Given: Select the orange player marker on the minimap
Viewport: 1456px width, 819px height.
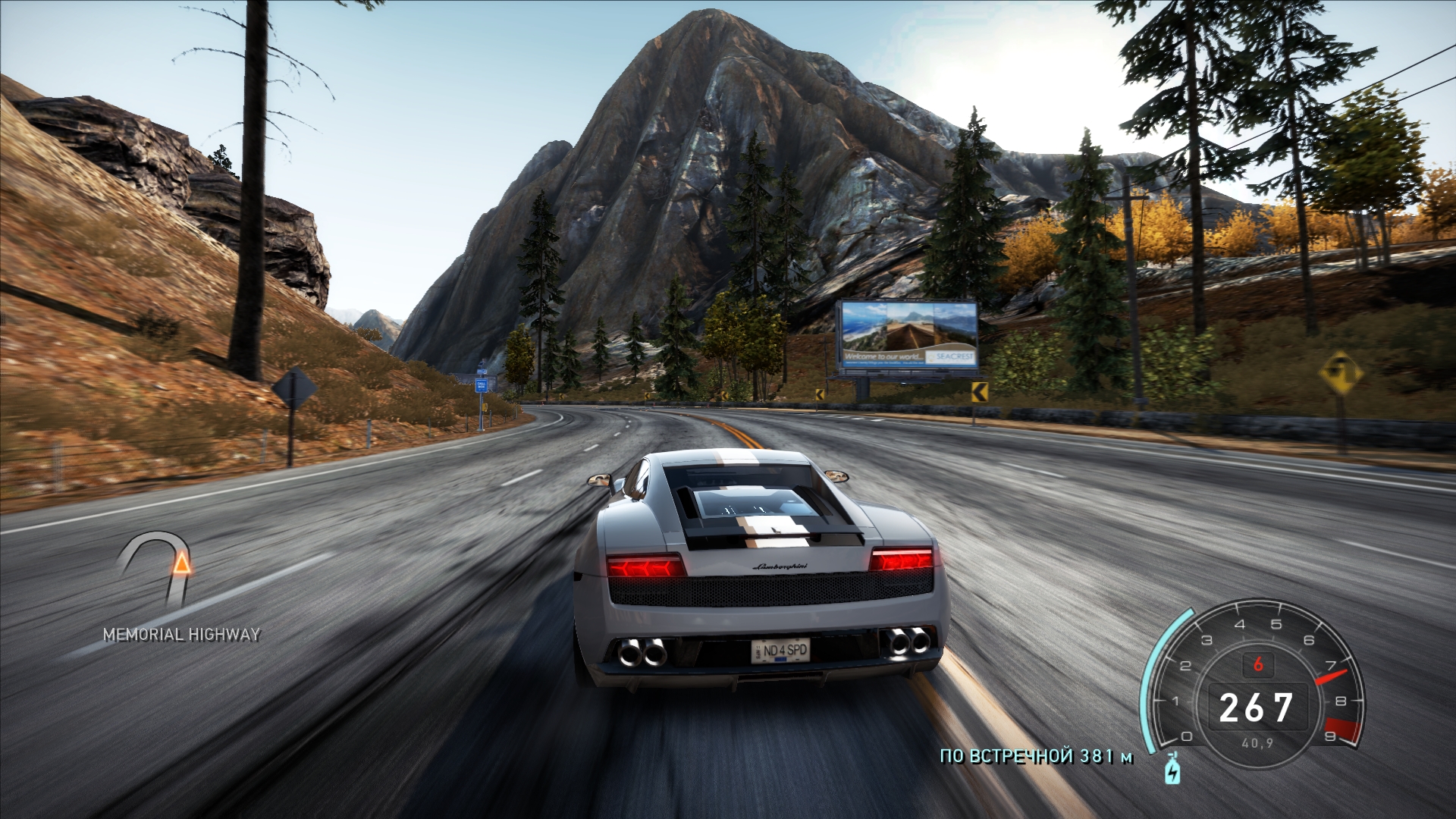Looking at the screenshot, I should tap(181, 564).
